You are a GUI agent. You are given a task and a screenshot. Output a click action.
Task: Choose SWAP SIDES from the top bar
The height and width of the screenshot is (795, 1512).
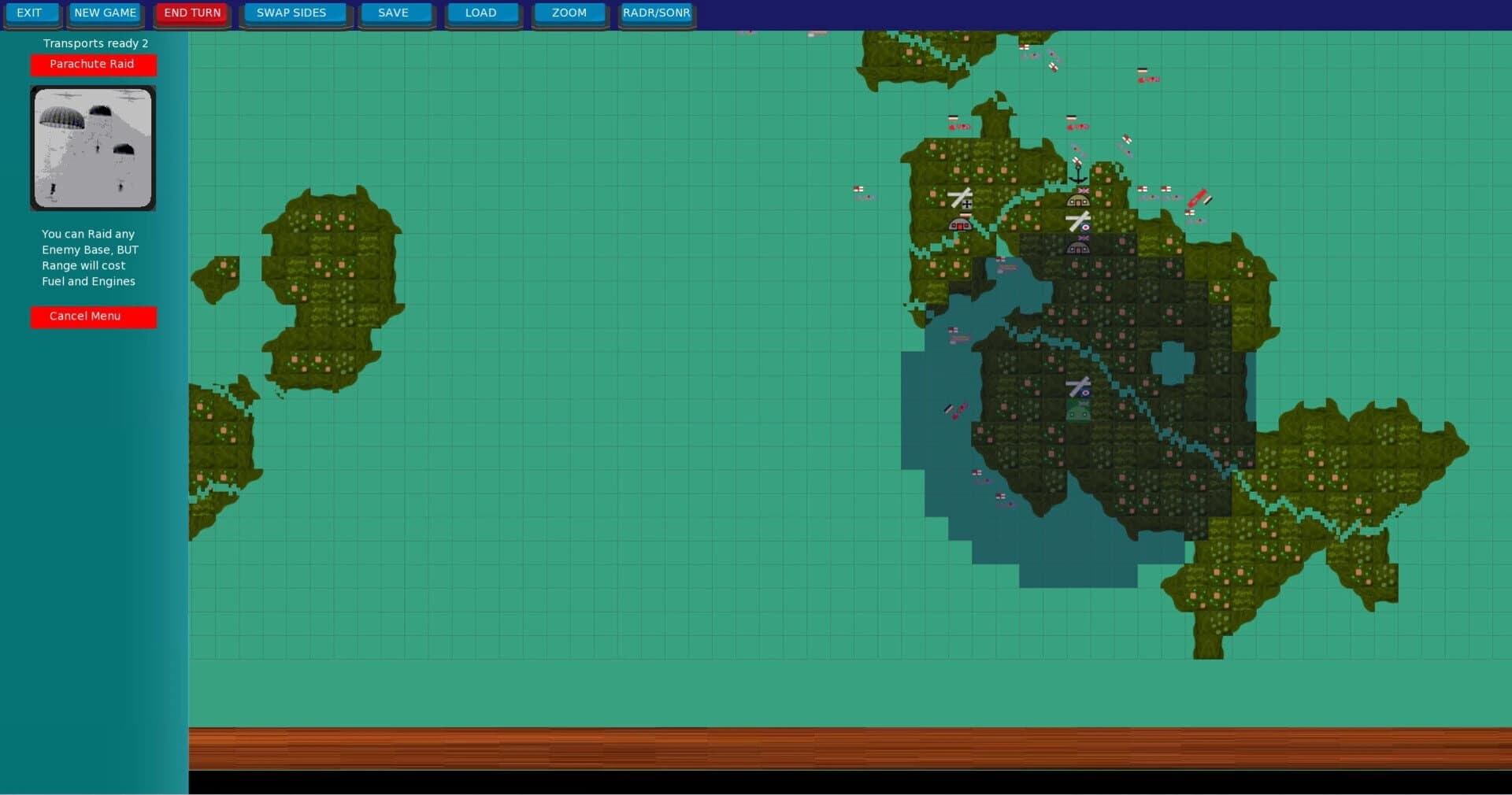[293, 13]
